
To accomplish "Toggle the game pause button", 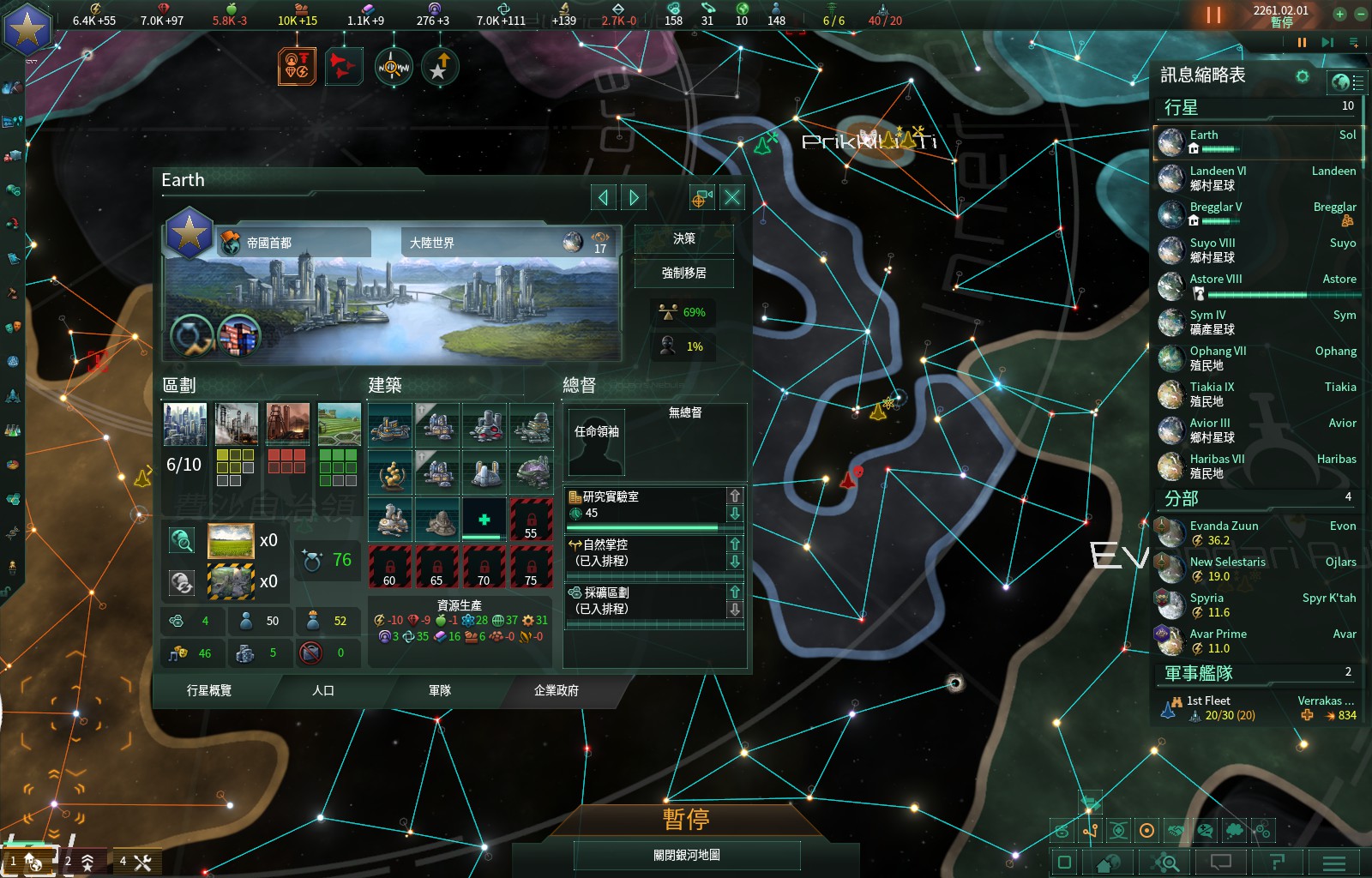I will (x=1213, y=15).
